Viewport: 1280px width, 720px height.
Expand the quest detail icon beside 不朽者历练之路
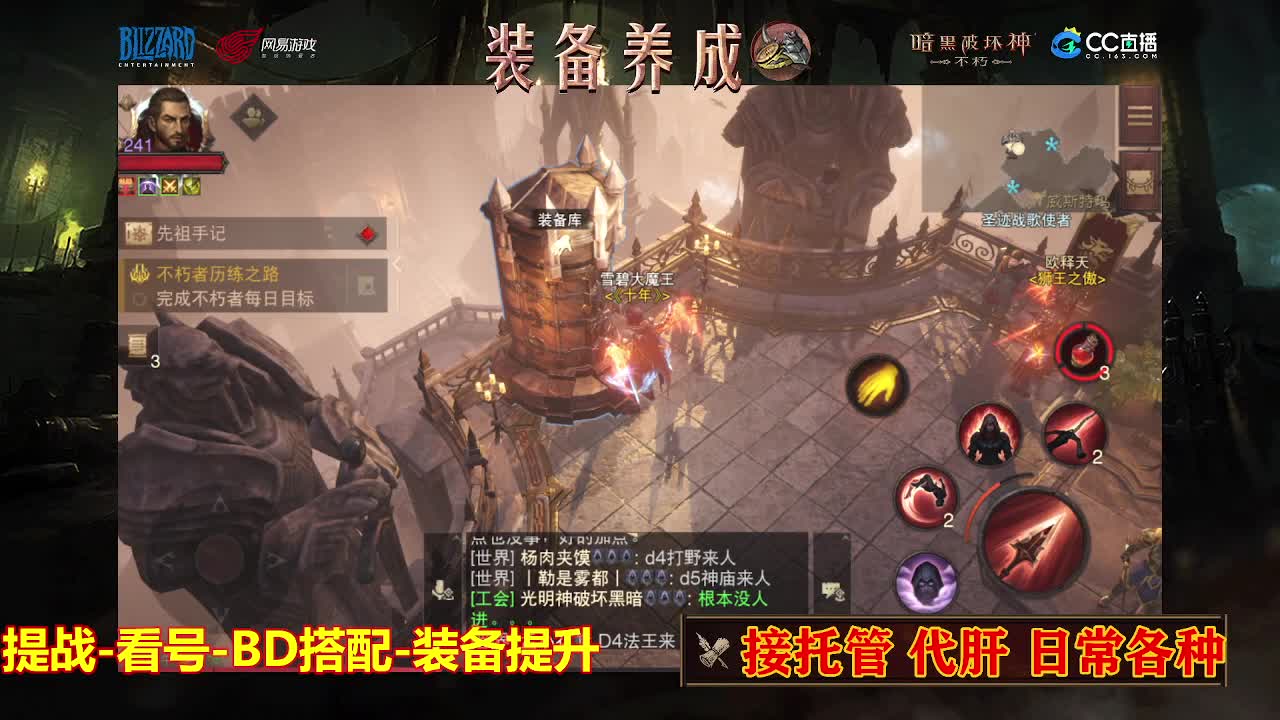pyautogui.click(x=365, y=286)
